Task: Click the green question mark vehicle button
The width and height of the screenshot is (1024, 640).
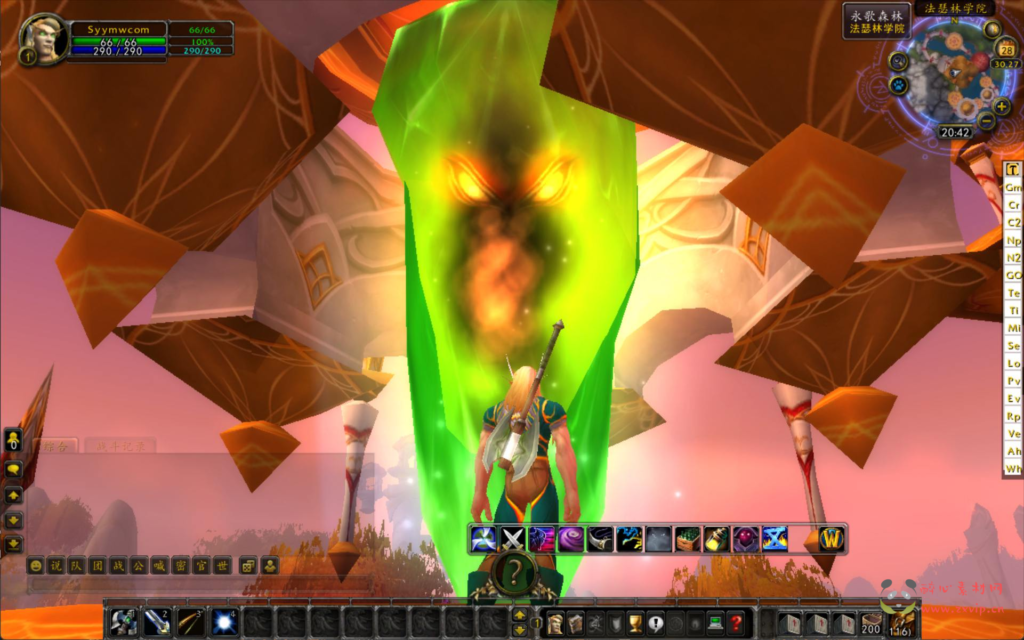Action: click(x=514, y=573)
